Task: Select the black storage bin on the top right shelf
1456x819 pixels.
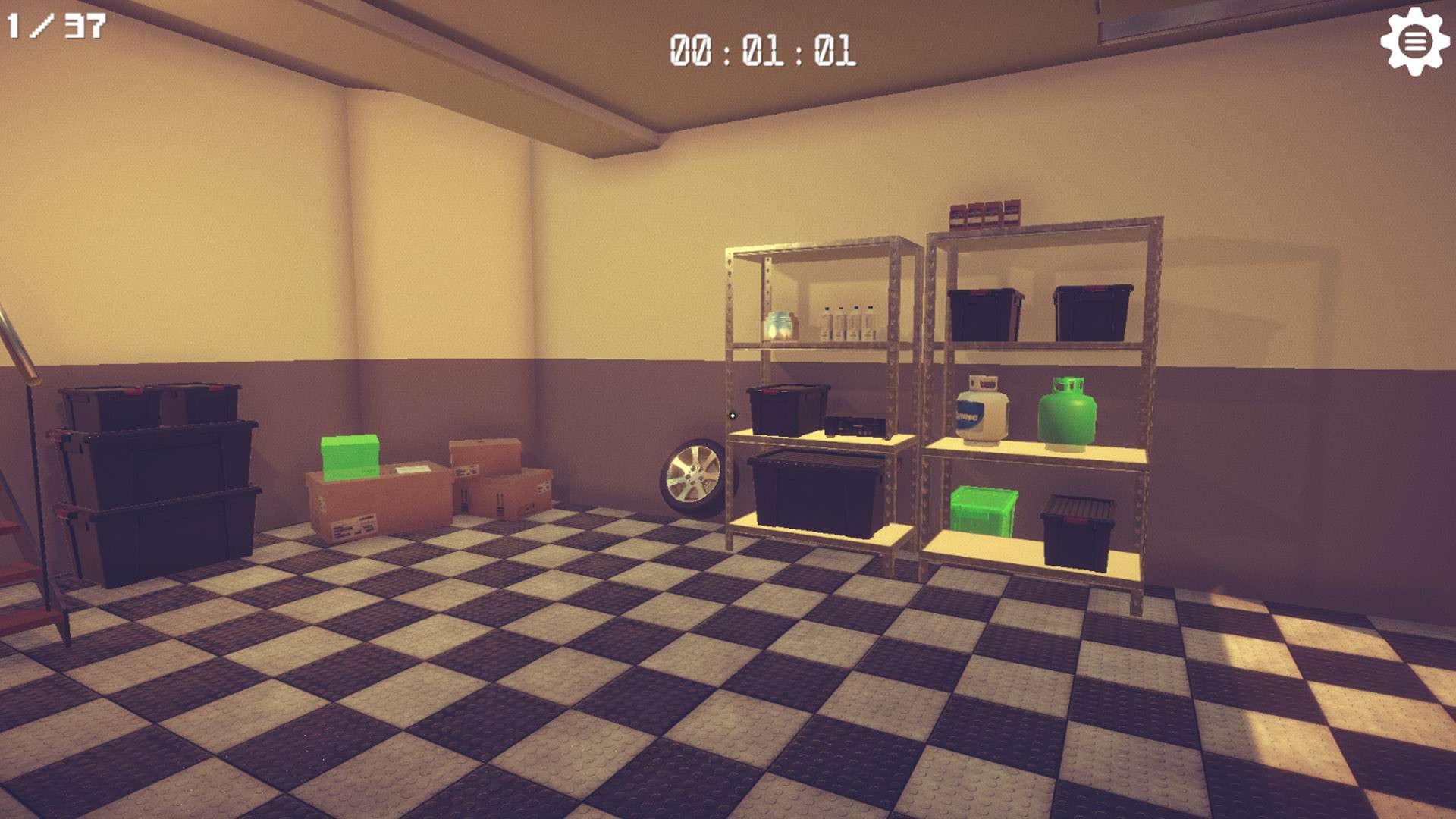Action: tap(986, 311)
